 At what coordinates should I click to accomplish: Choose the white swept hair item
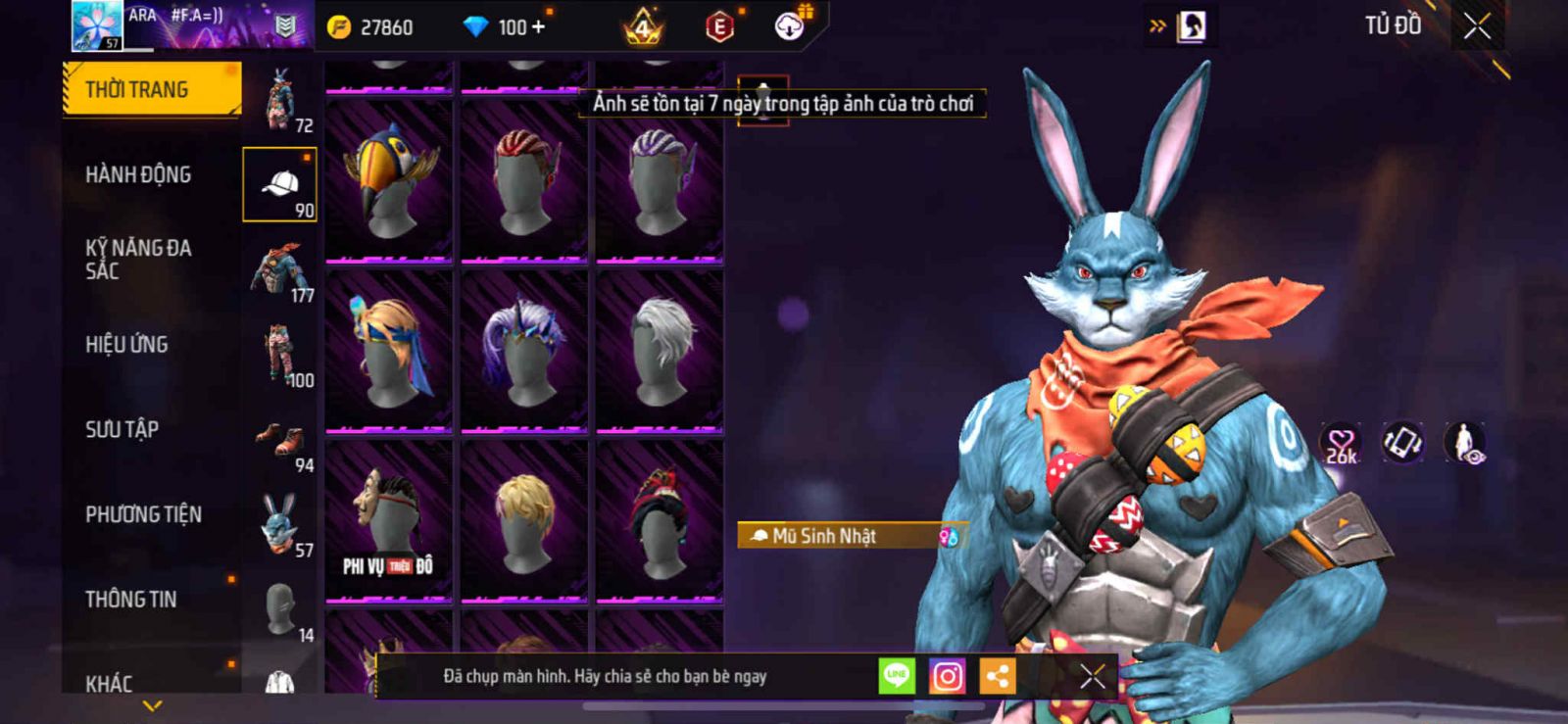(660, 351)
